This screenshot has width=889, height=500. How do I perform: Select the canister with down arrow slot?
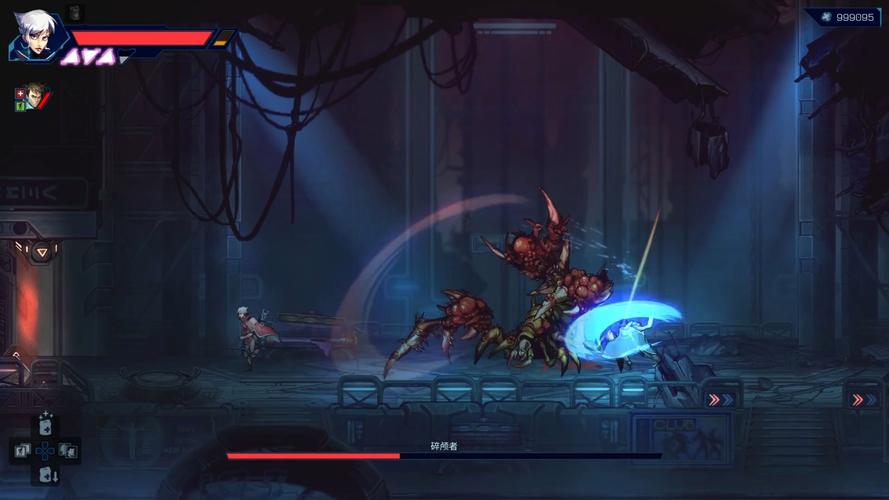click(46, 475)
